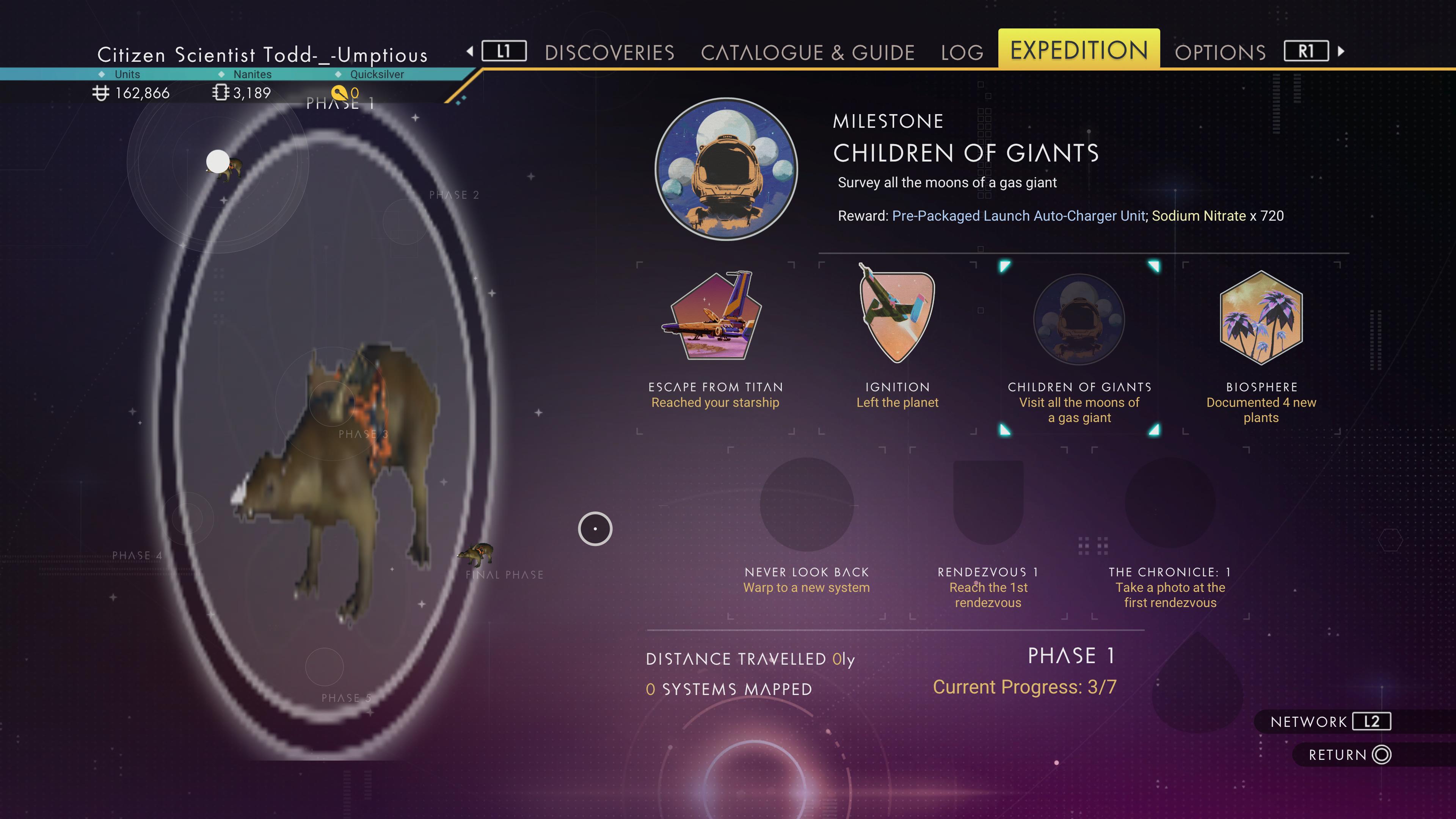Choose the Final Phase marker
This screenshot has width=1456, height=819.
coord(504,574)
